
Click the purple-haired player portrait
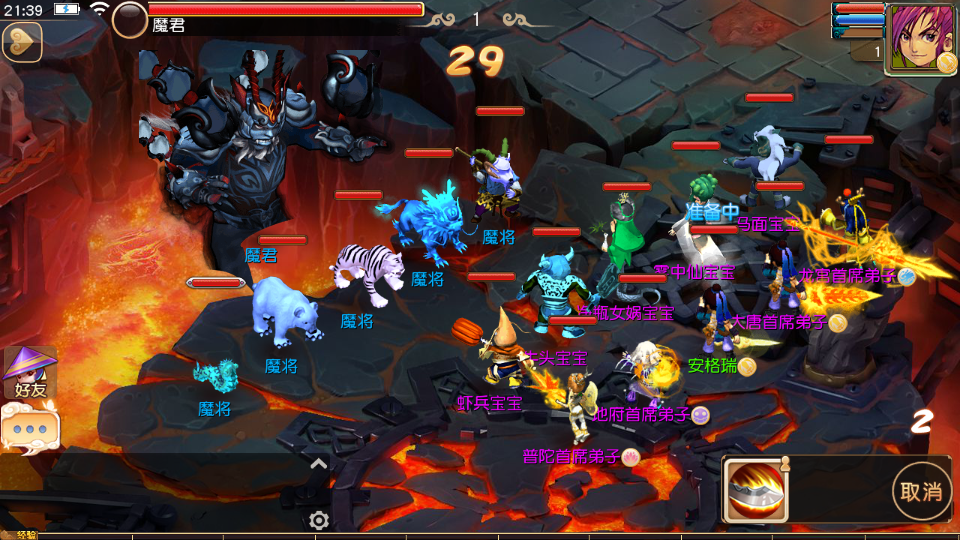click(x=919, y=38)
